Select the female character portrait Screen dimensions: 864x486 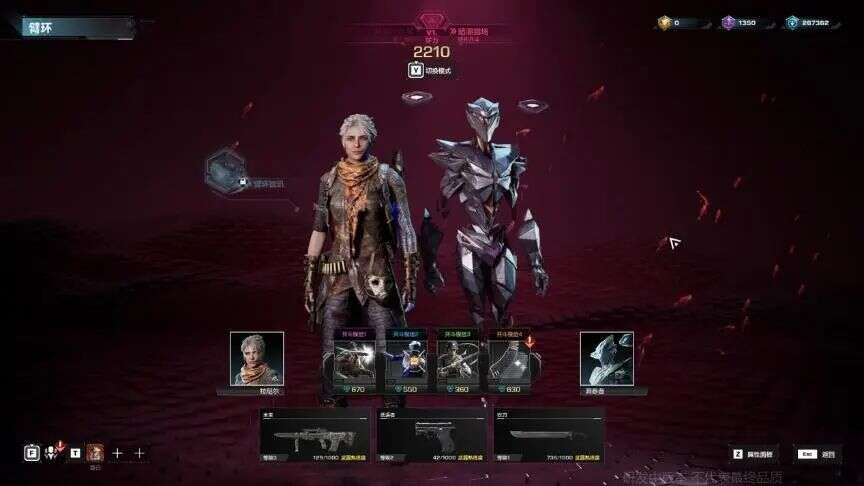257,358
